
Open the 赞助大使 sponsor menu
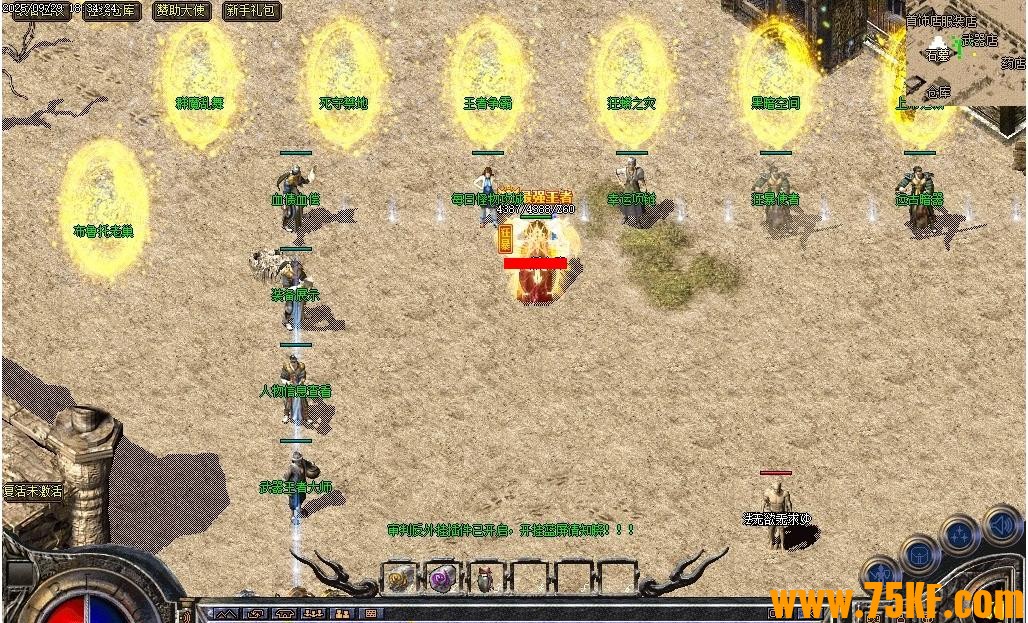point(181,11)
